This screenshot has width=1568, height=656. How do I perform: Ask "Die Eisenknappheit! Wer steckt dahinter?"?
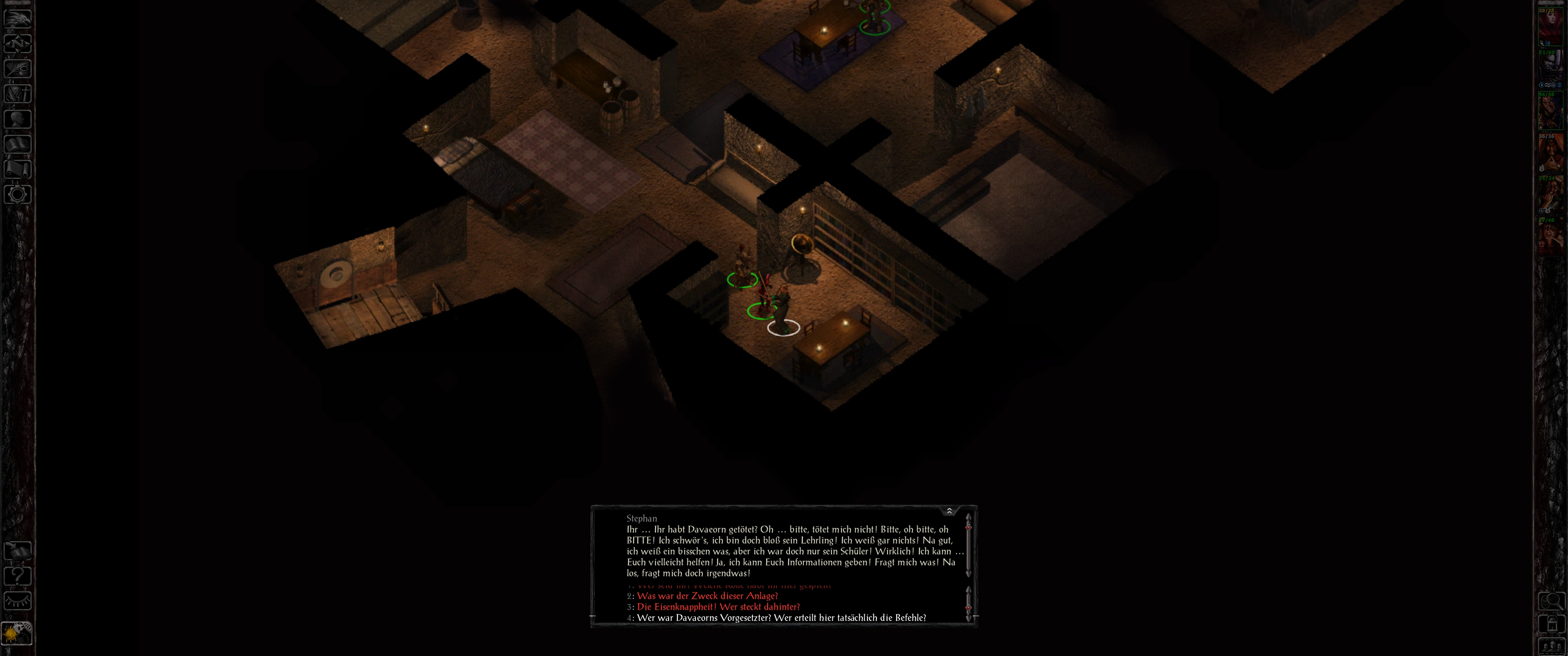[718, 607]
